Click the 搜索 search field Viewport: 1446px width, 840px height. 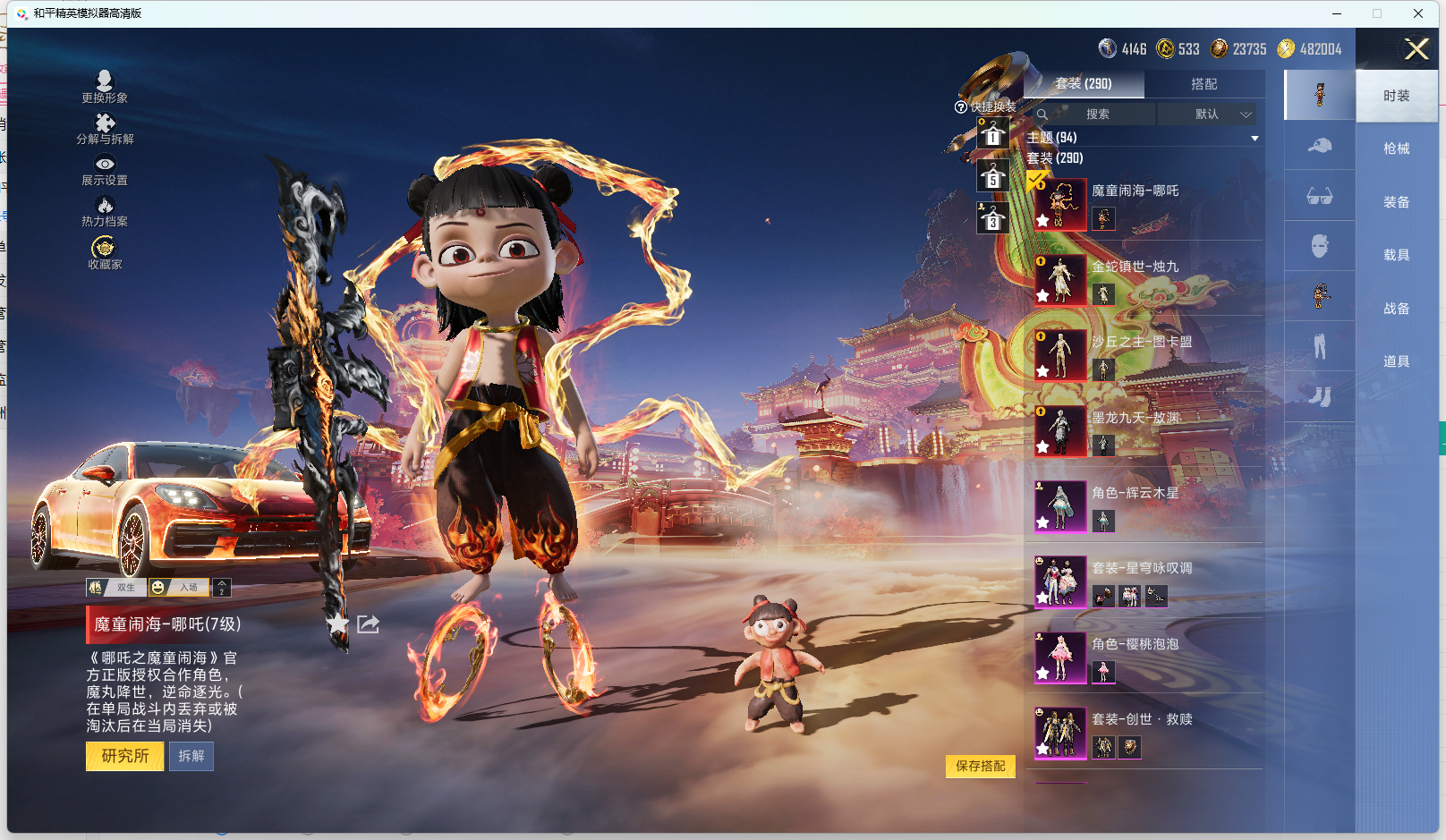[1097, 115]
